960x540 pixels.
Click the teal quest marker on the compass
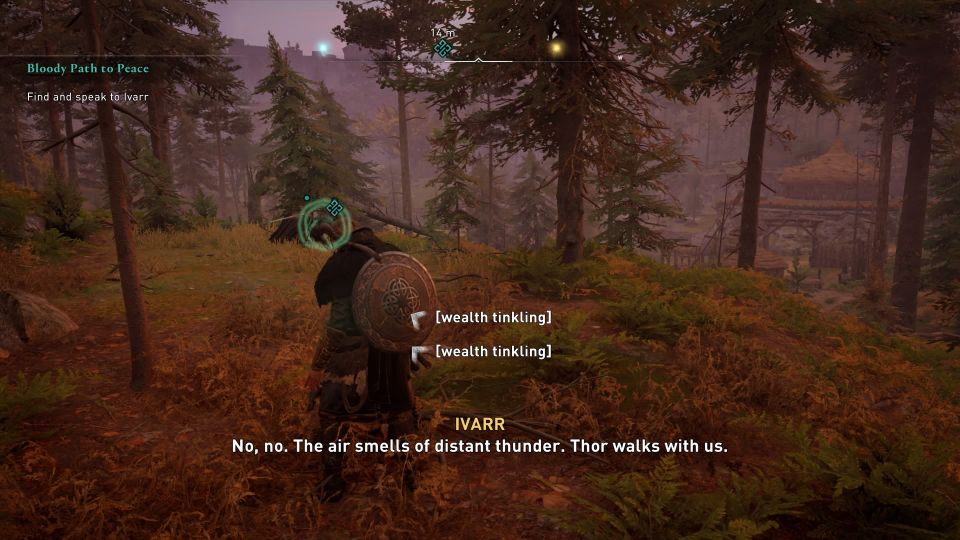(x=442, y=47)
